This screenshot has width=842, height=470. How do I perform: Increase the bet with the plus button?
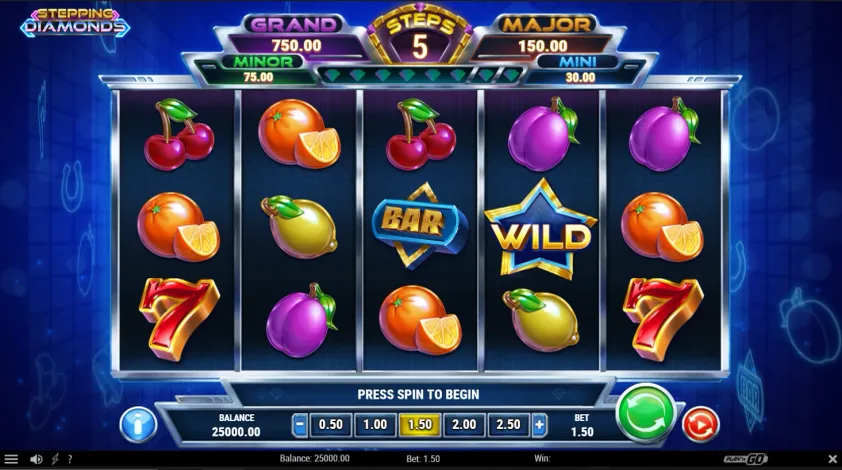coord(539,425)
